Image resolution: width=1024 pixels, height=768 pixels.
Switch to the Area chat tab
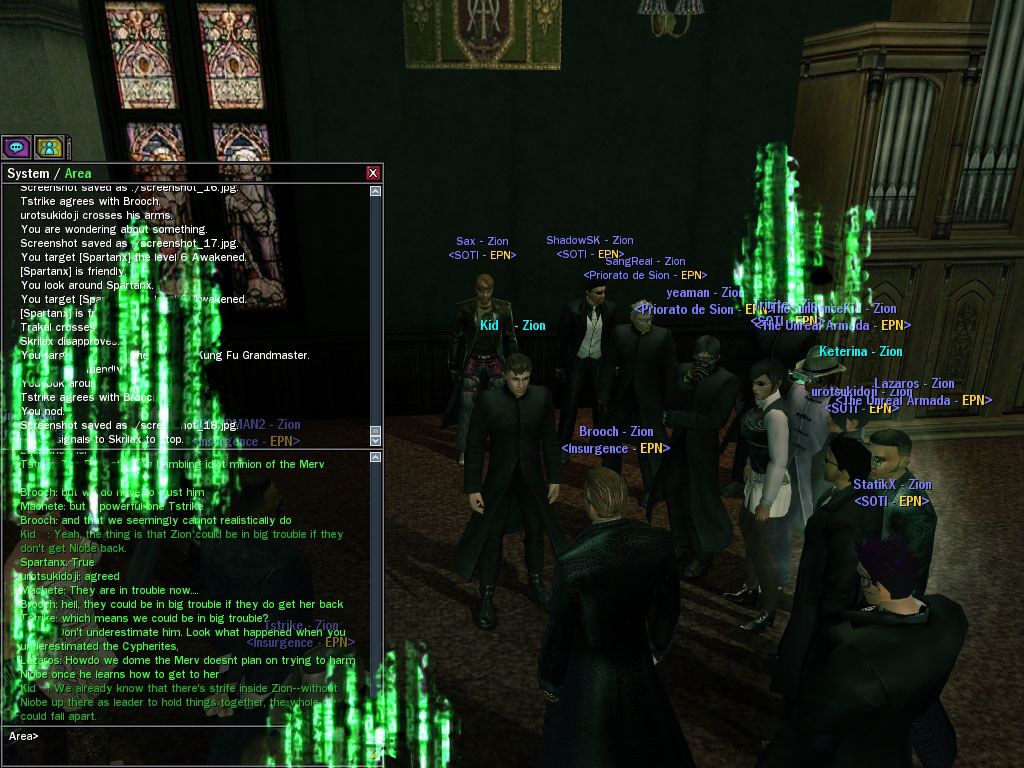78,174
